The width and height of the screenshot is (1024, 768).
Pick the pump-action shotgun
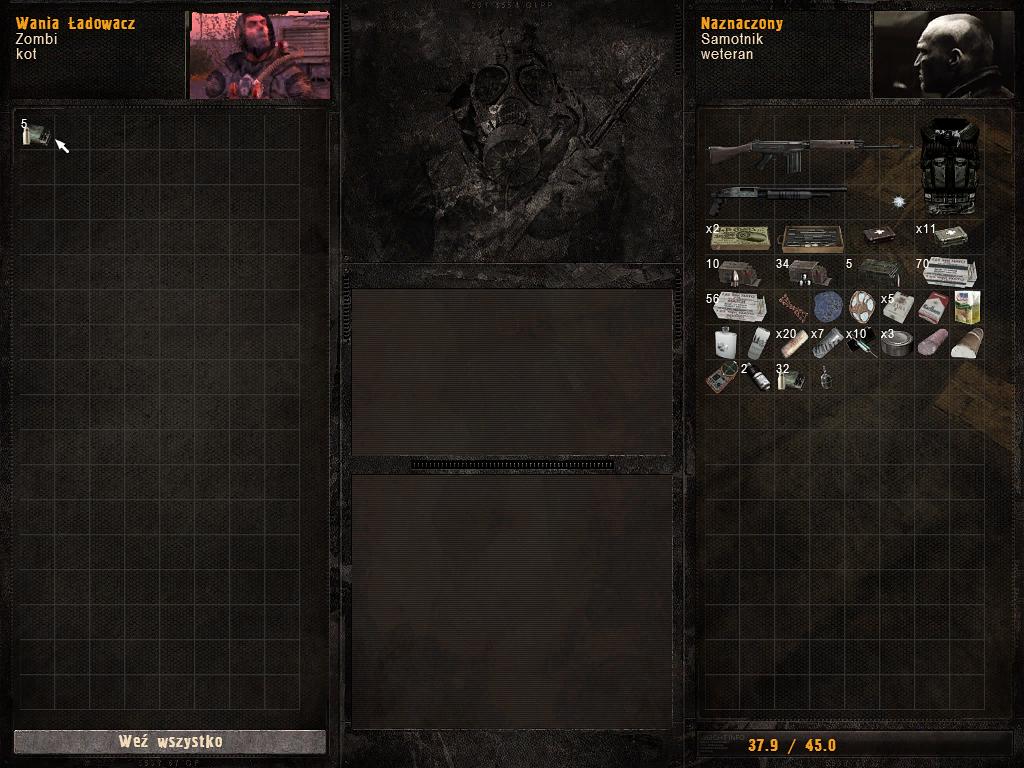776,193
